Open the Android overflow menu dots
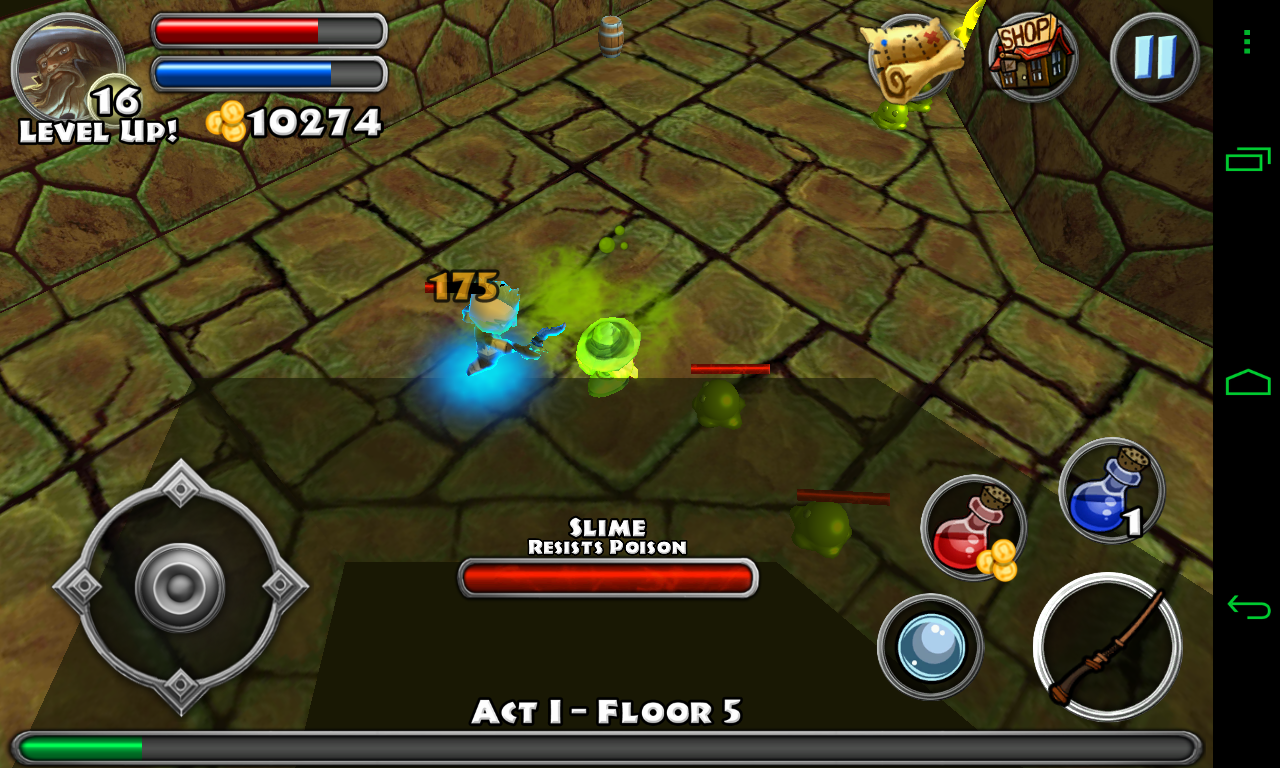1280x768 pixels. (1247, 42)
